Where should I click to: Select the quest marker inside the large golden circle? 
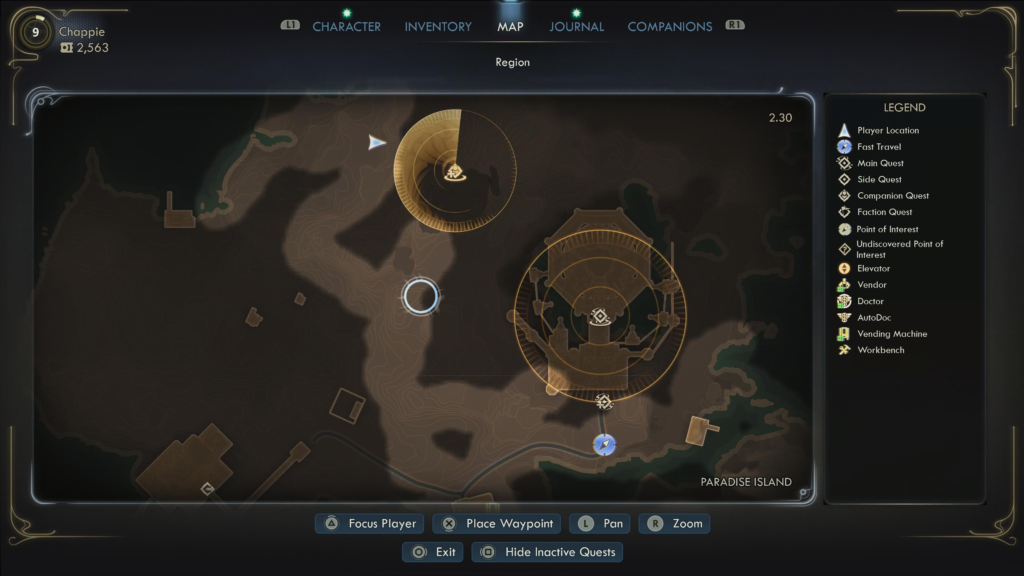tap(600, 317)
